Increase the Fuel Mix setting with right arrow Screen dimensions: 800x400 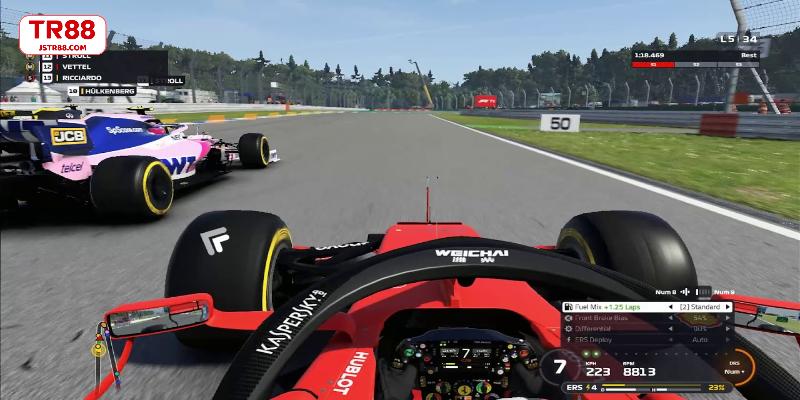(x=728, y=306)
